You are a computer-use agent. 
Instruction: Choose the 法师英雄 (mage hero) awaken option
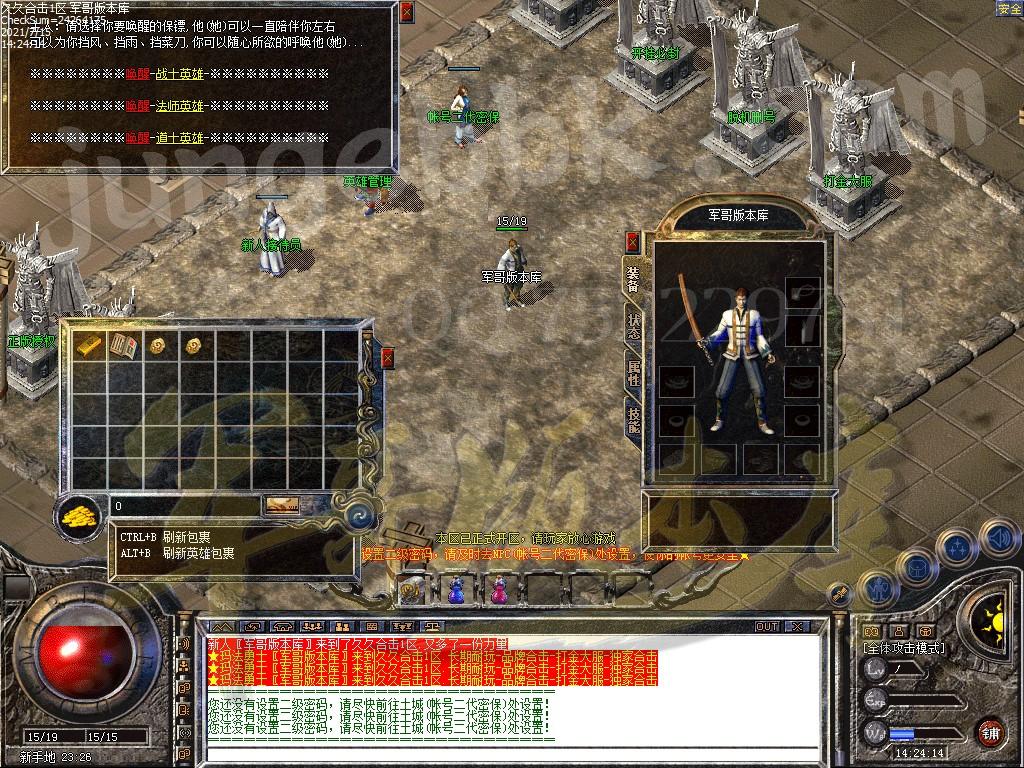coord(180,106)
